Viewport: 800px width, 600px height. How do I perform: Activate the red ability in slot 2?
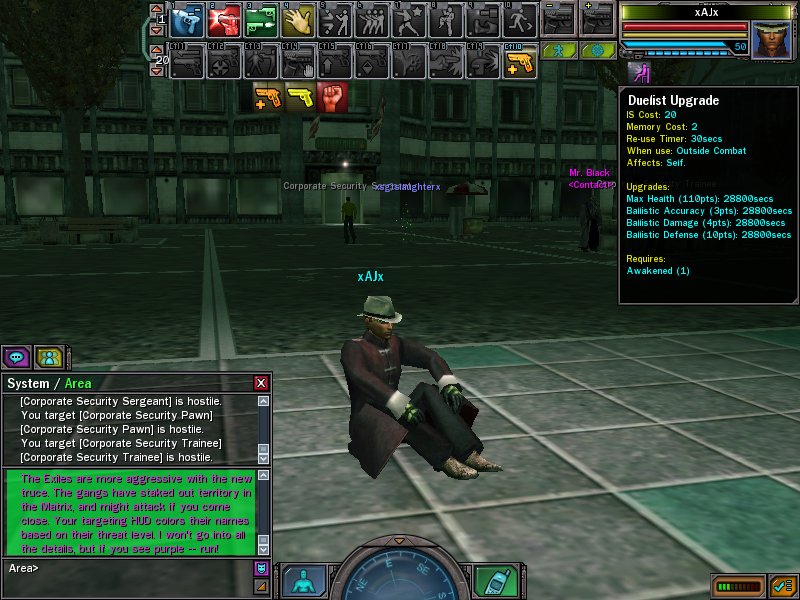pyautogui.click(x=222, y=21)
